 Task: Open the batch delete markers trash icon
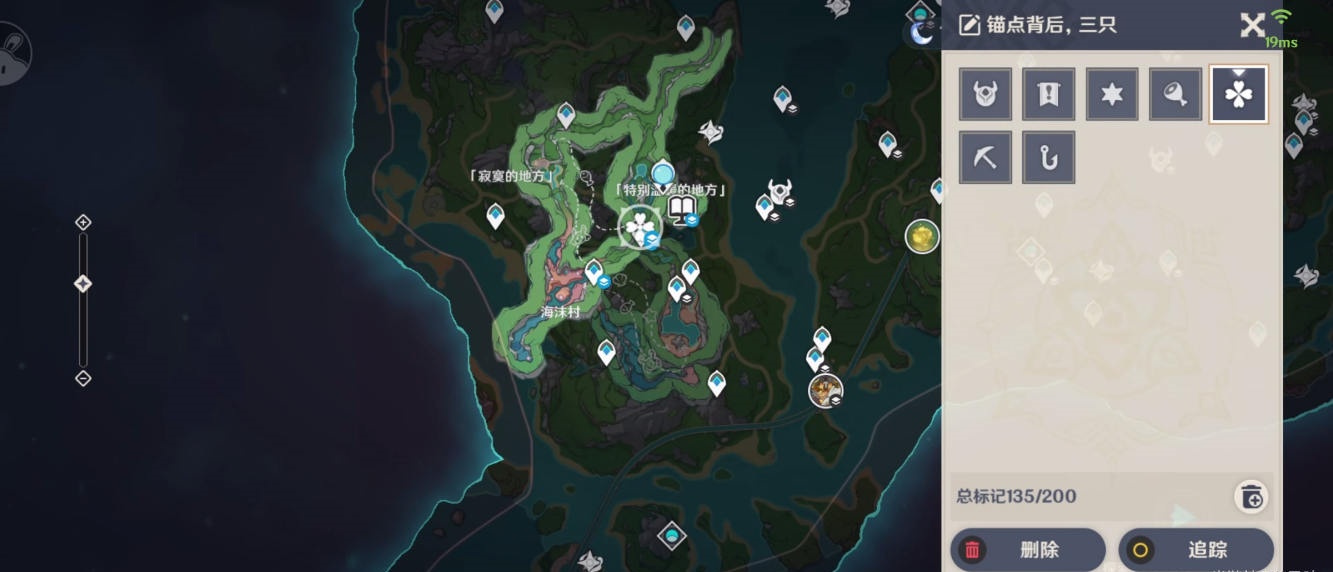(x=1251, y=496)
